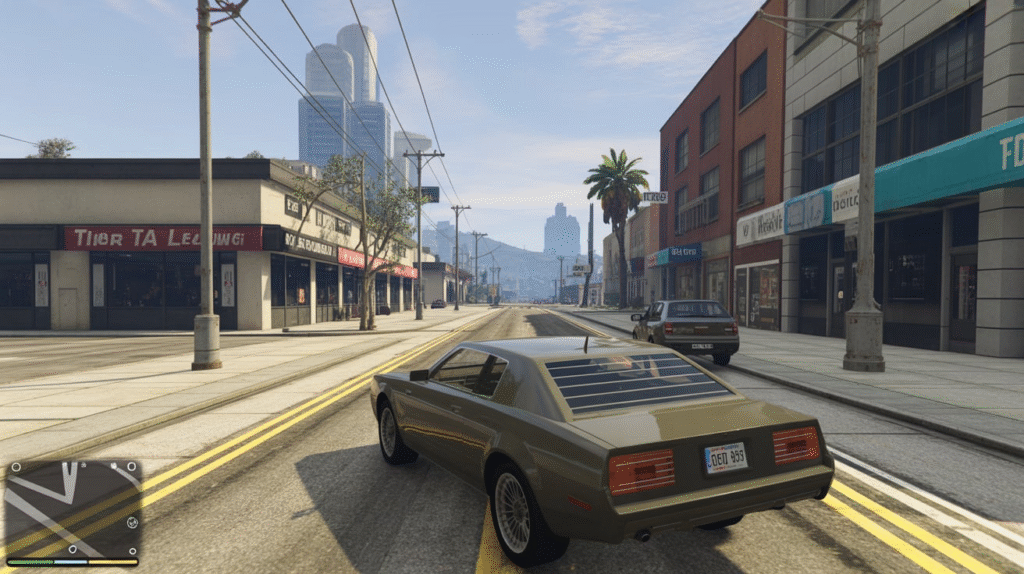Click the minimap in the corner
Image resolution: width=1024 pixels, height=574 pixels.
pos(72,508)
